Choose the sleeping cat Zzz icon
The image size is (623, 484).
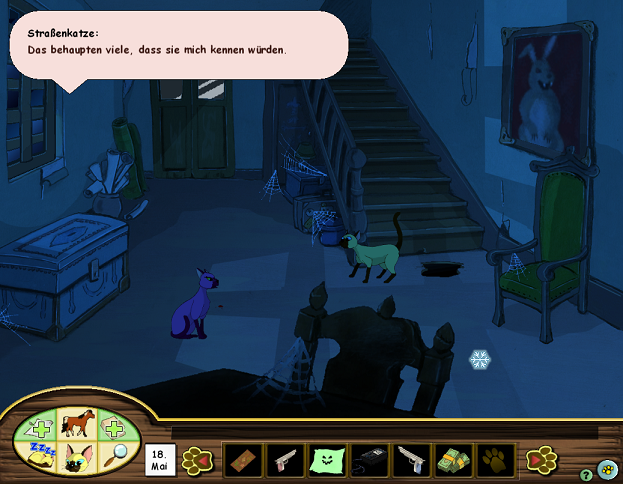[x=41, y=455]
